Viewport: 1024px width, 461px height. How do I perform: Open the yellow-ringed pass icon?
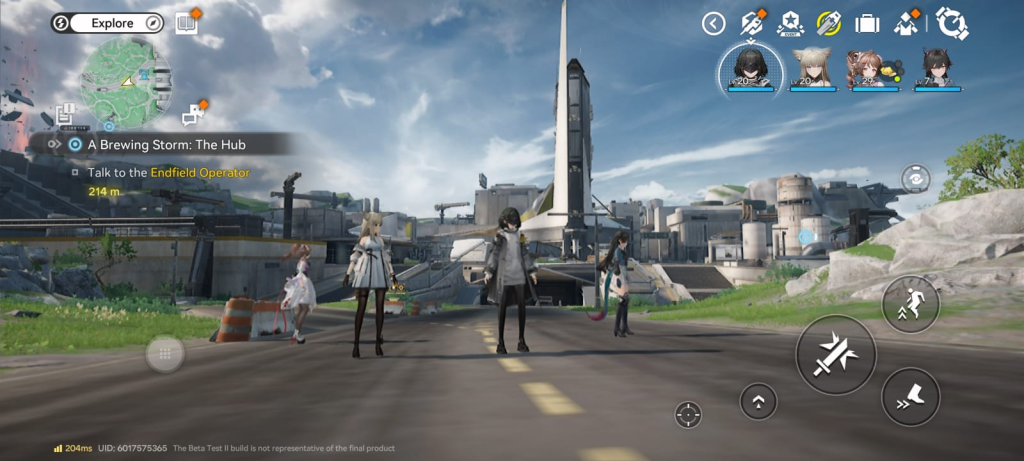click(x=828, y=23)
